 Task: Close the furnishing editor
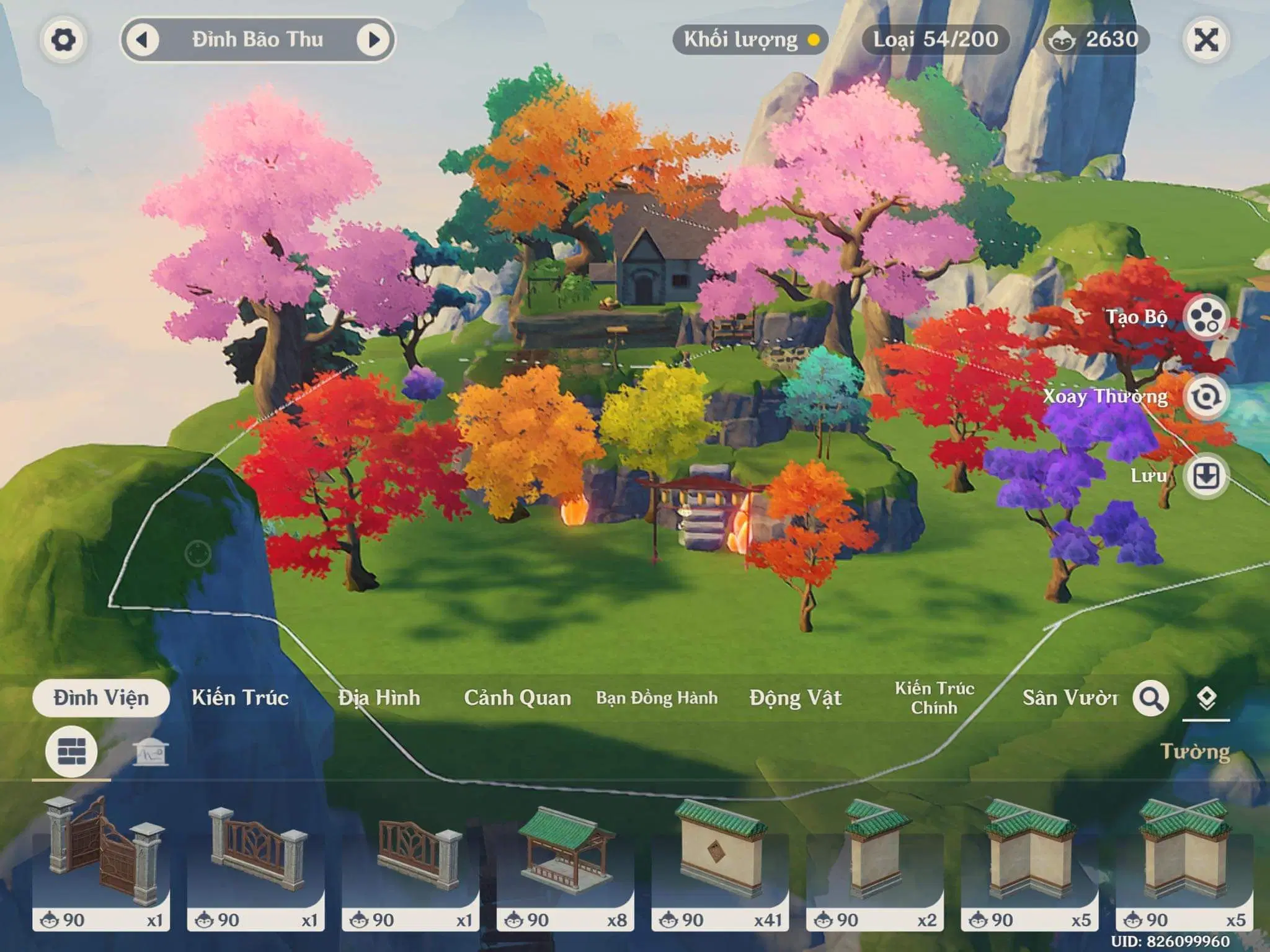(1206, 40)
